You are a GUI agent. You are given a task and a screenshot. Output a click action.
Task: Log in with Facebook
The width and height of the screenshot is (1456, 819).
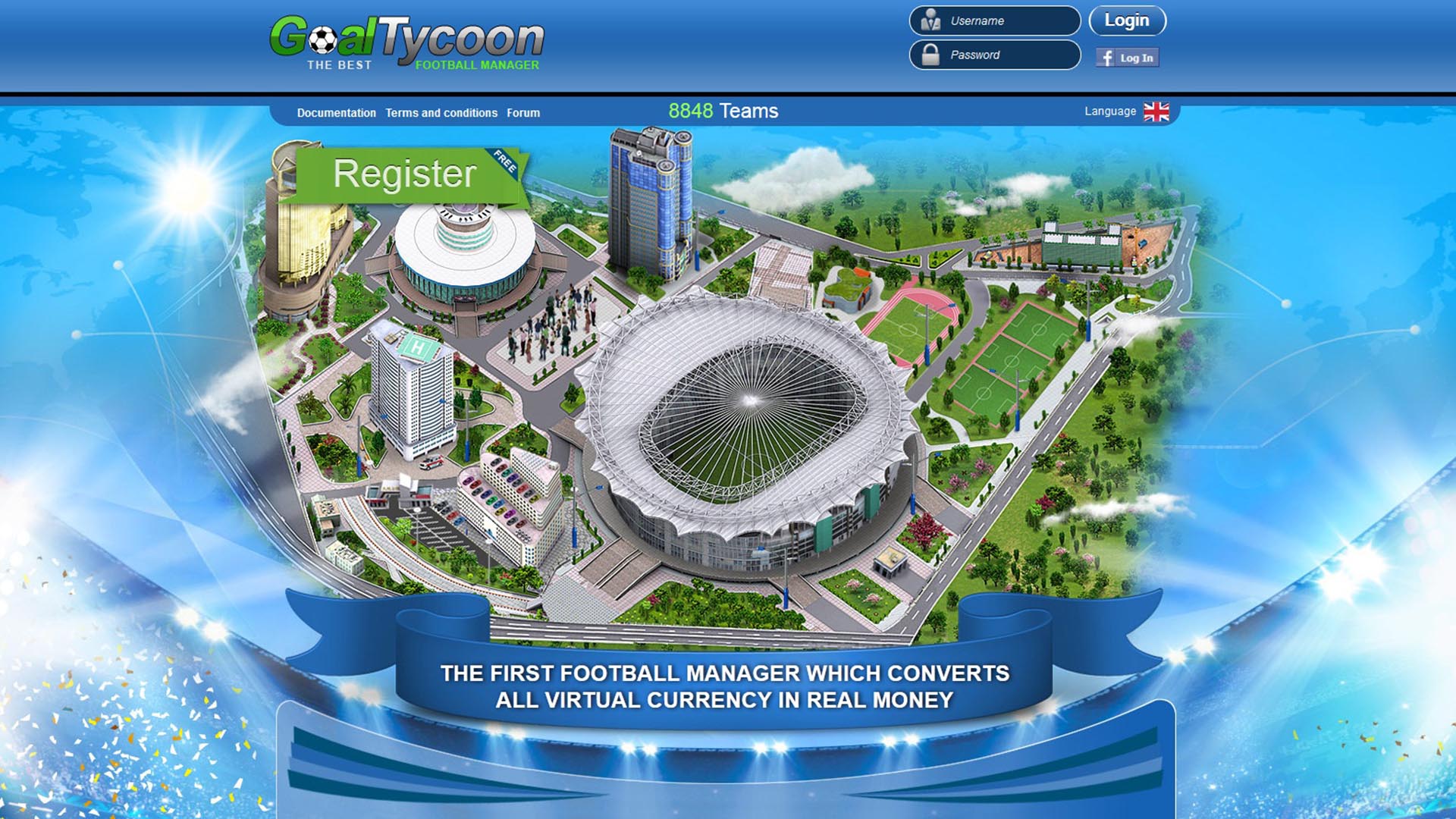coord(1127,58)
